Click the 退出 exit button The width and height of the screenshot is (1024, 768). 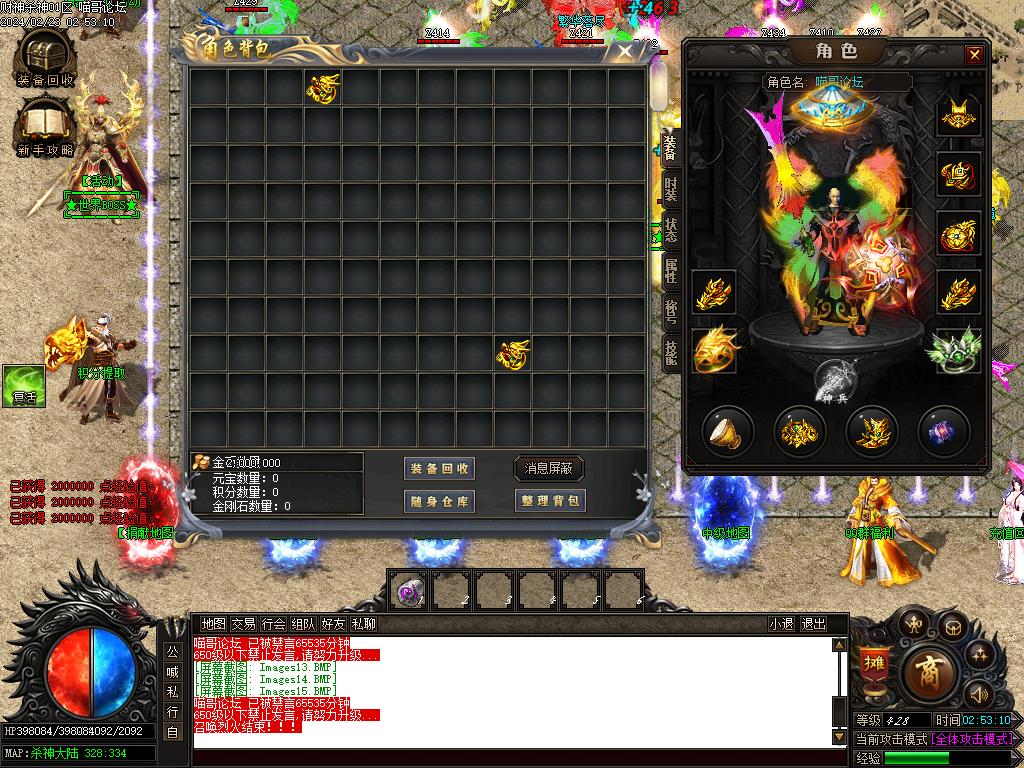pyautogui.click(x=814, y=624)
